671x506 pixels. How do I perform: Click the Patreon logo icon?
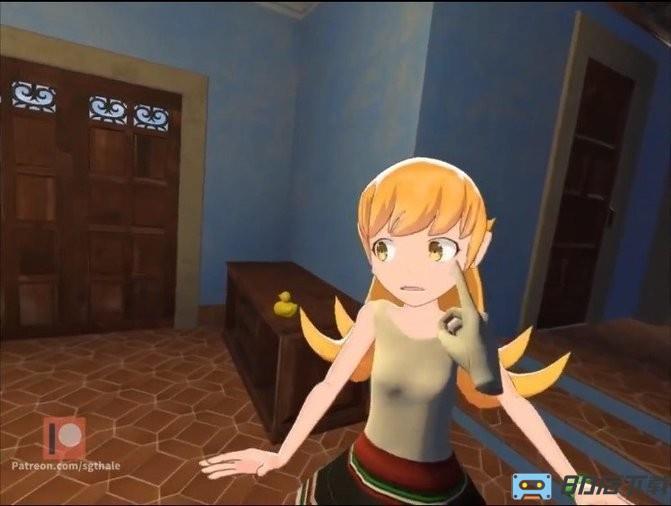pyautogui.click(x=63, y=436)
